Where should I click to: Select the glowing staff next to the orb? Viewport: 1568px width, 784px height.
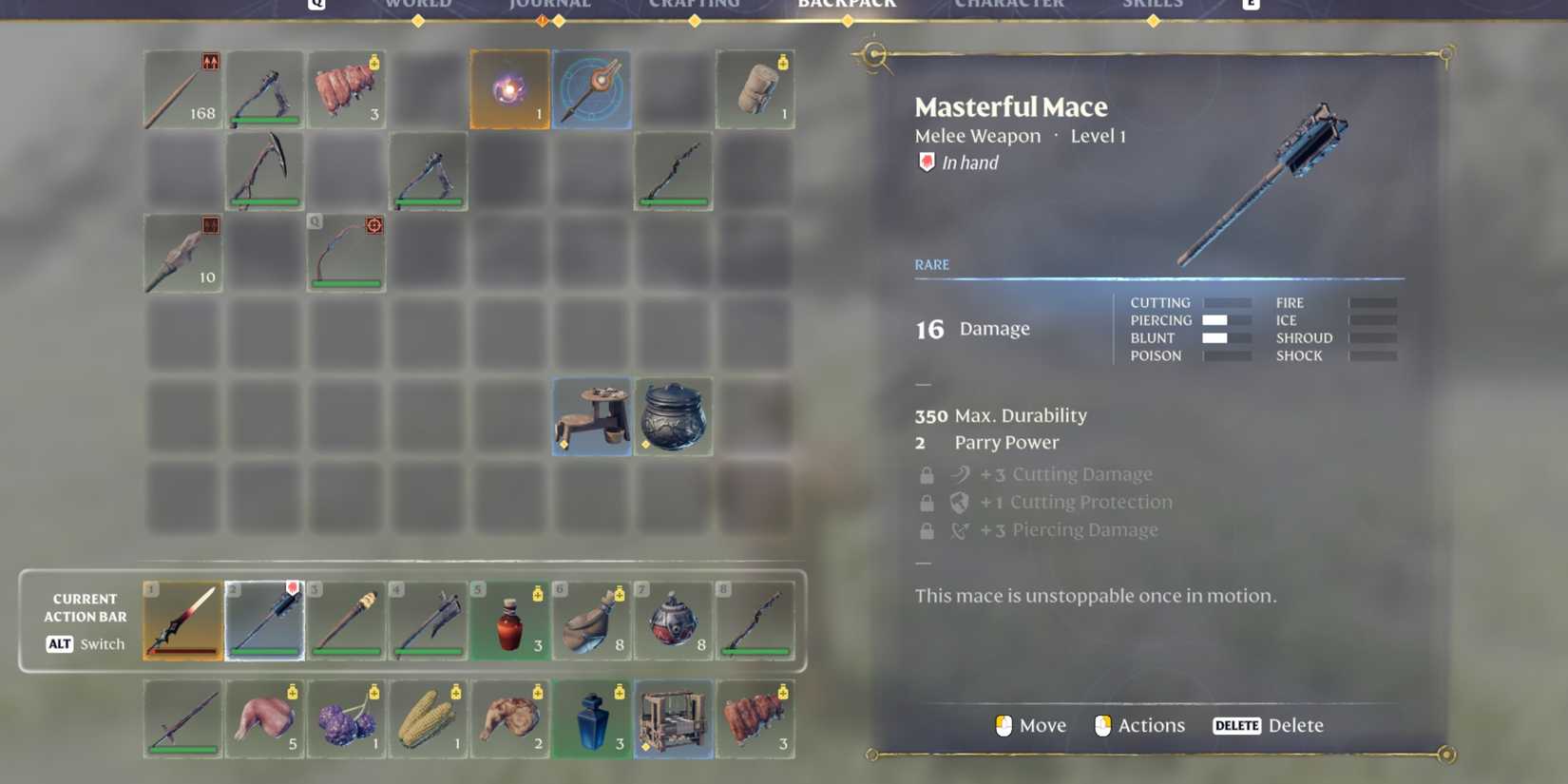[591, 88]
